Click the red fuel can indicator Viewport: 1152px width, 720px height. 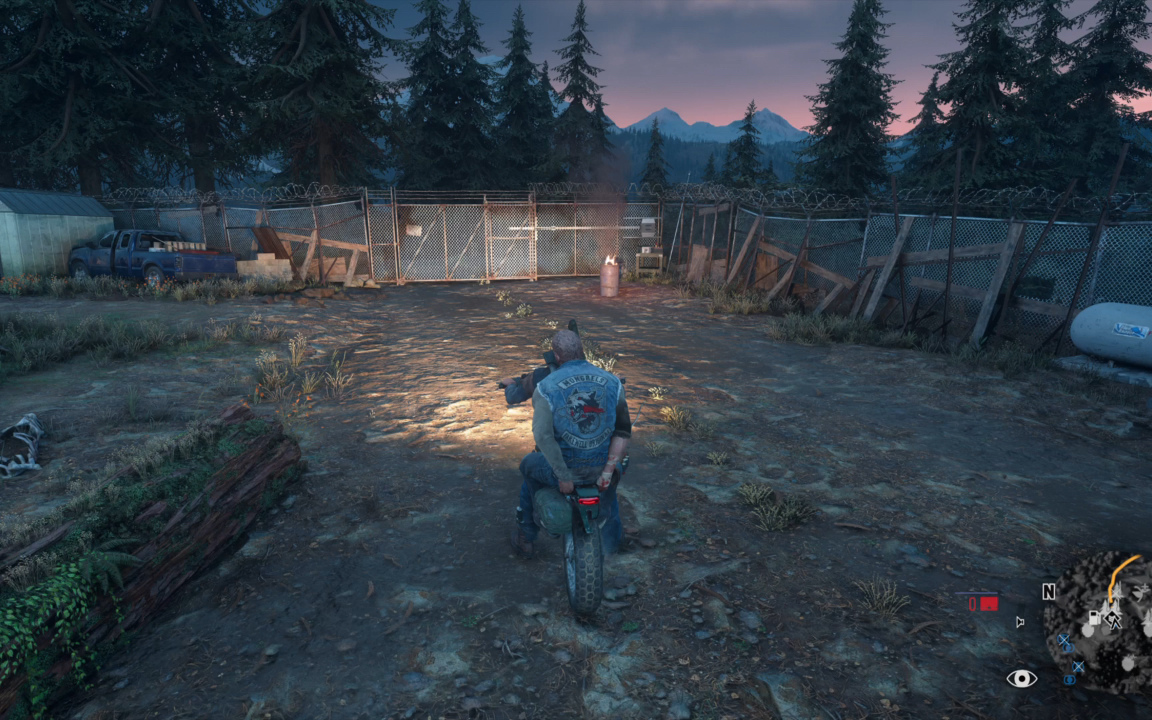(x=988, y=603)
